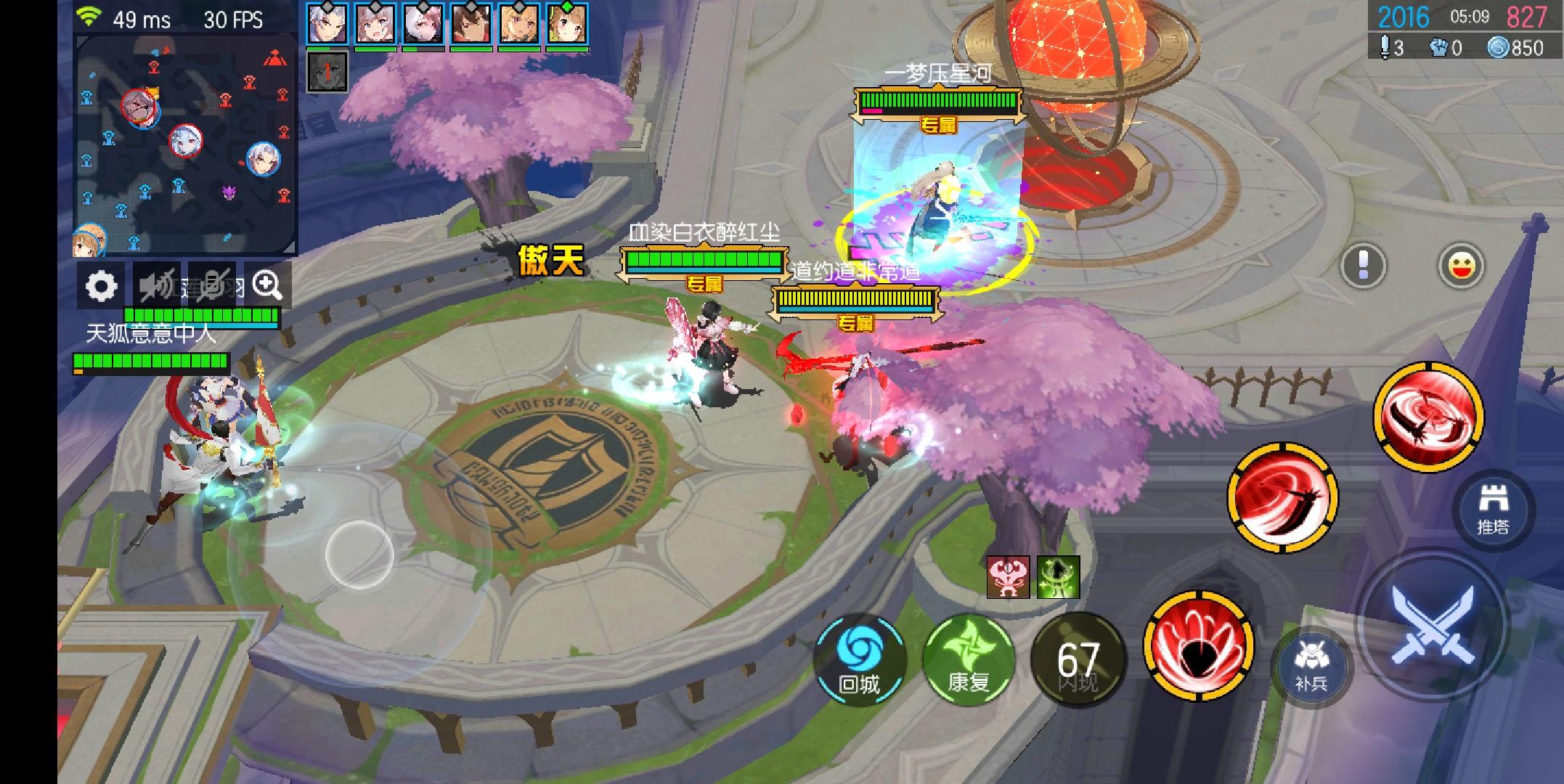Enable the crossed-out microphone voice chat
The height and width of the screenshot is (784, 1564).
(x=213, y=285)
